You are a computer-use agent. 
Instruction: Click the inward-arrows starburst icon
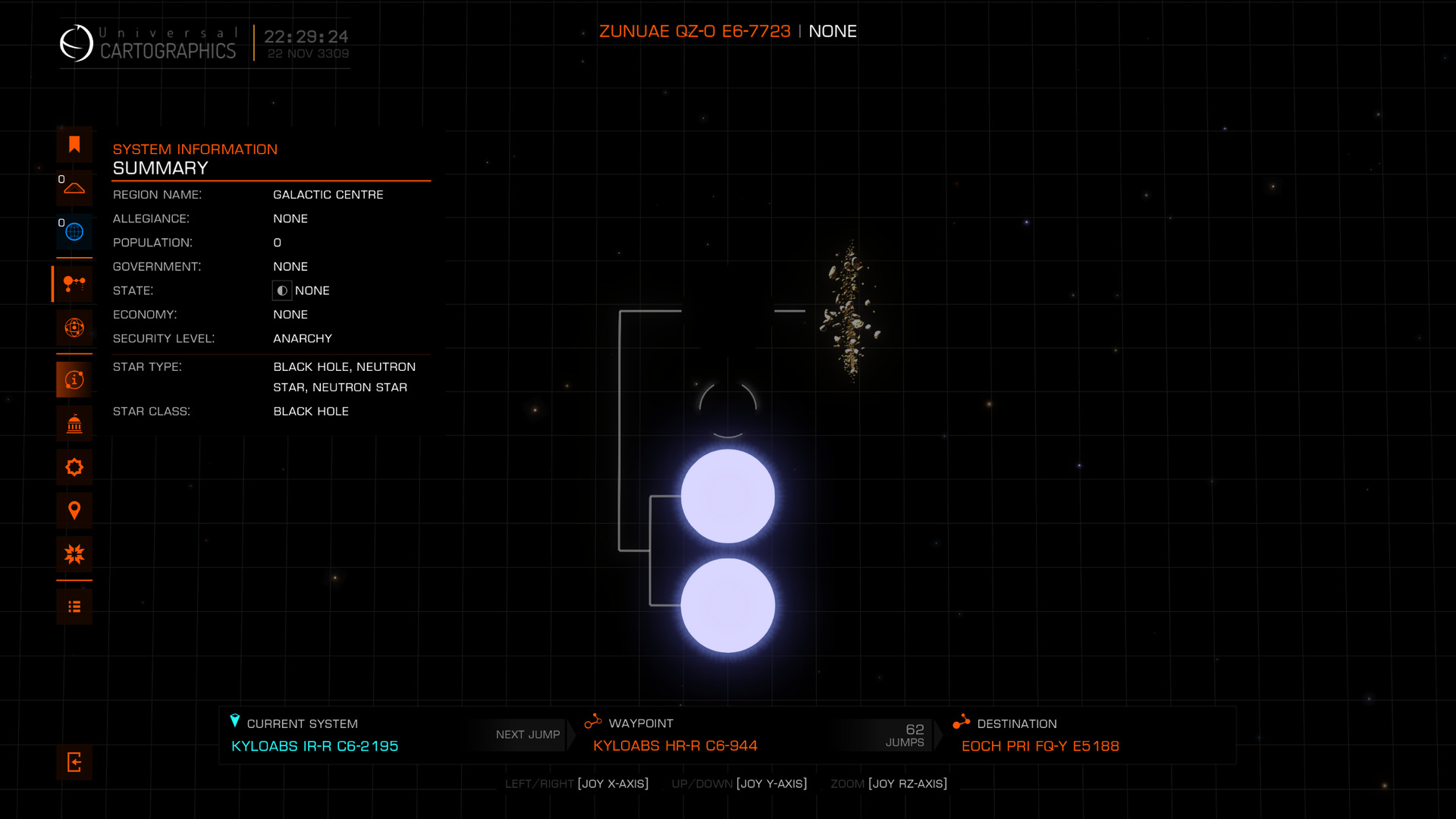pyautogui.click(x=74, y=554)
